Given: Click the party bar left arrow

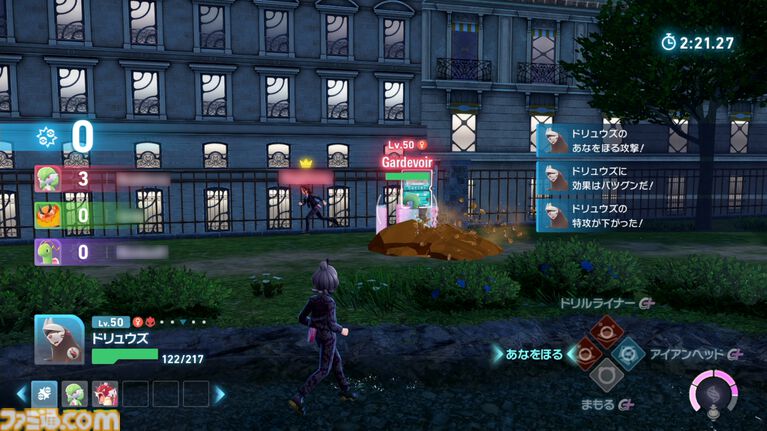Looking at the screenshot, I should pos(19,394).
